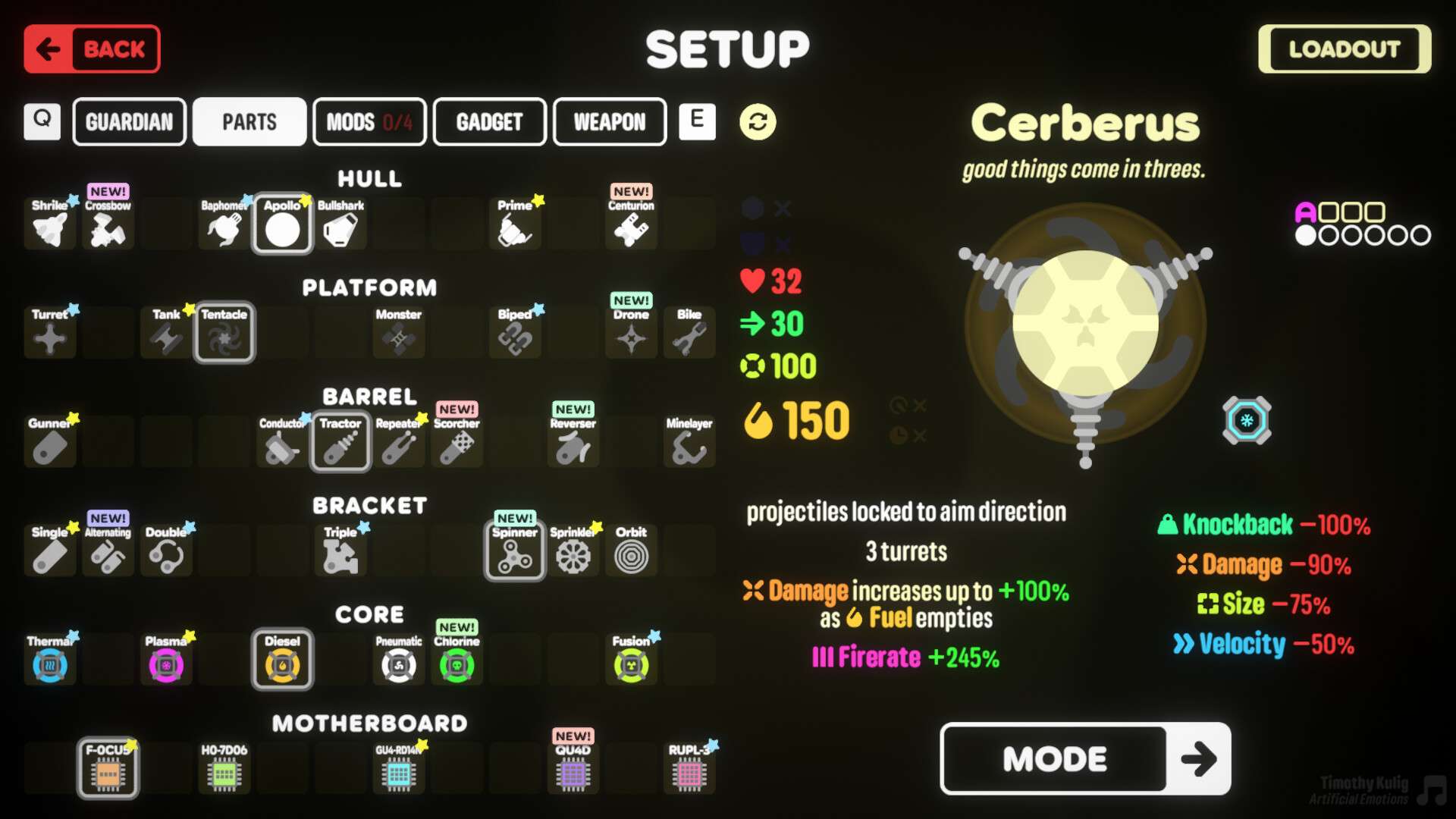This screenshot has width=1456, height=819.
Task: Go back with the red BACK button
Action: point(92,49)
